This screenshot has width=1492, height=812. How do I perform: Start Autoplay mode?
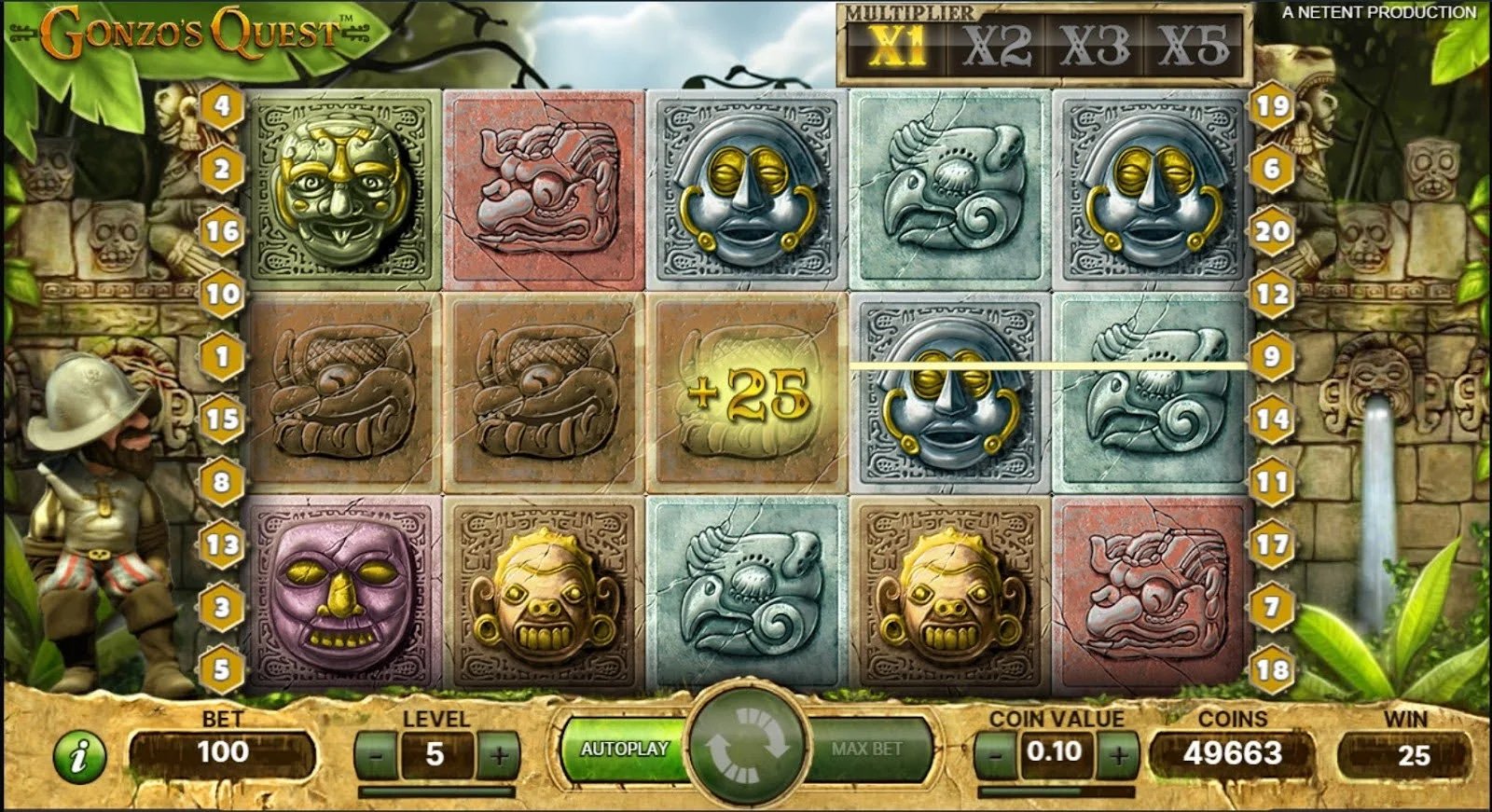[x=622, y=749]
